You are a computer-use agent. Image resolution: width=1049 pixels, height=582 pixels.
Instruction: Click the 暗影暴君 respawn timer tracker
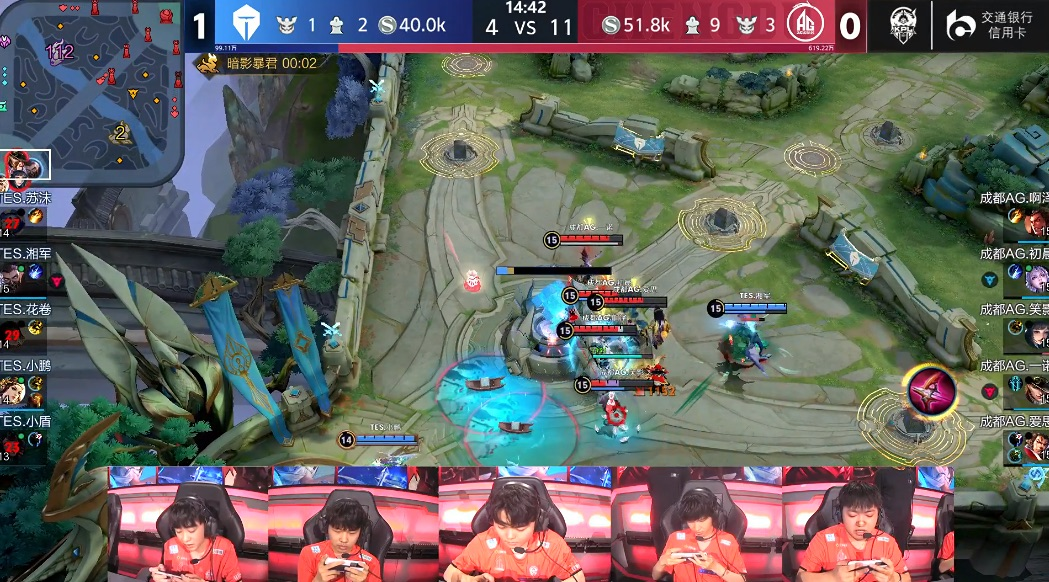(x=258, y=64)
